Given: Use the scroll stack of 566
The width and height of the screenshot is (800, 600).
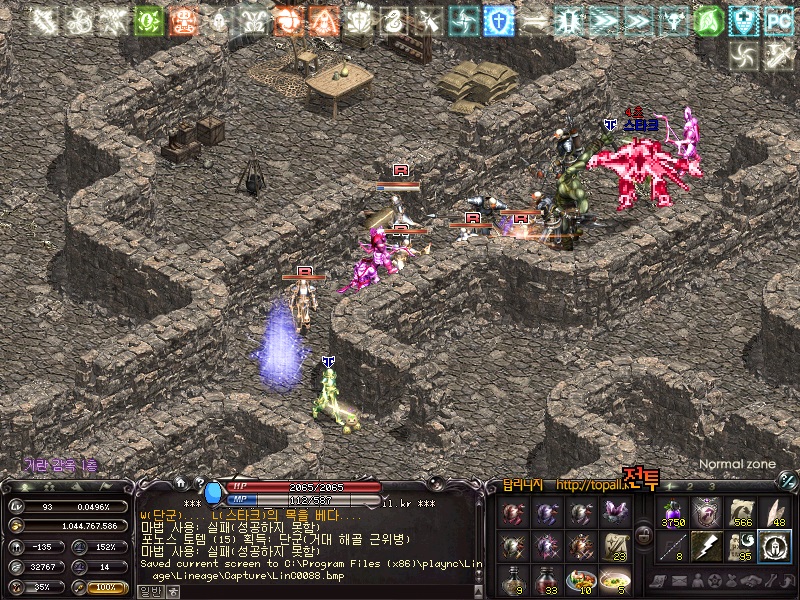Looking at the screenshot, I should click(741, 513).
